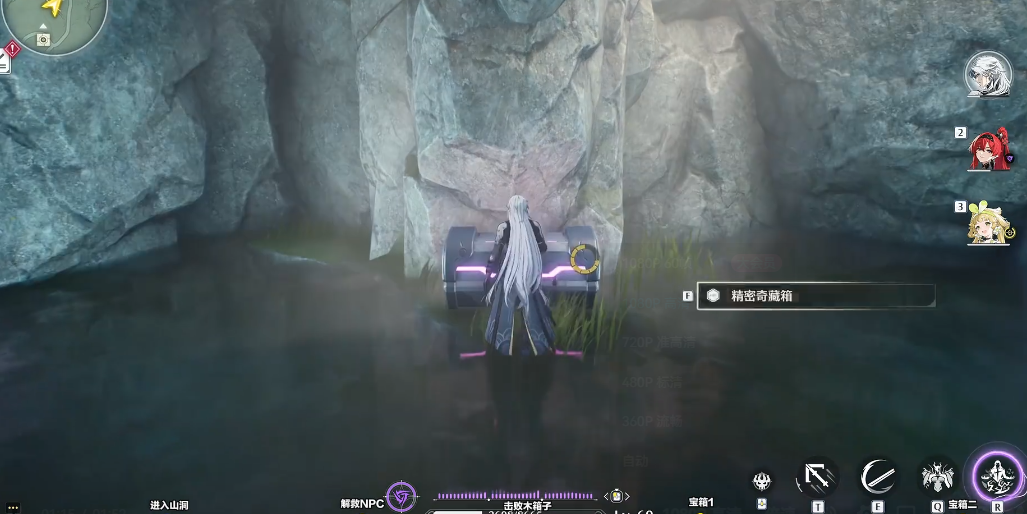1027x514 pixels.
Task: Select the lantern item between the arrows
Action: pyautogui.click(x=618, y=496)
